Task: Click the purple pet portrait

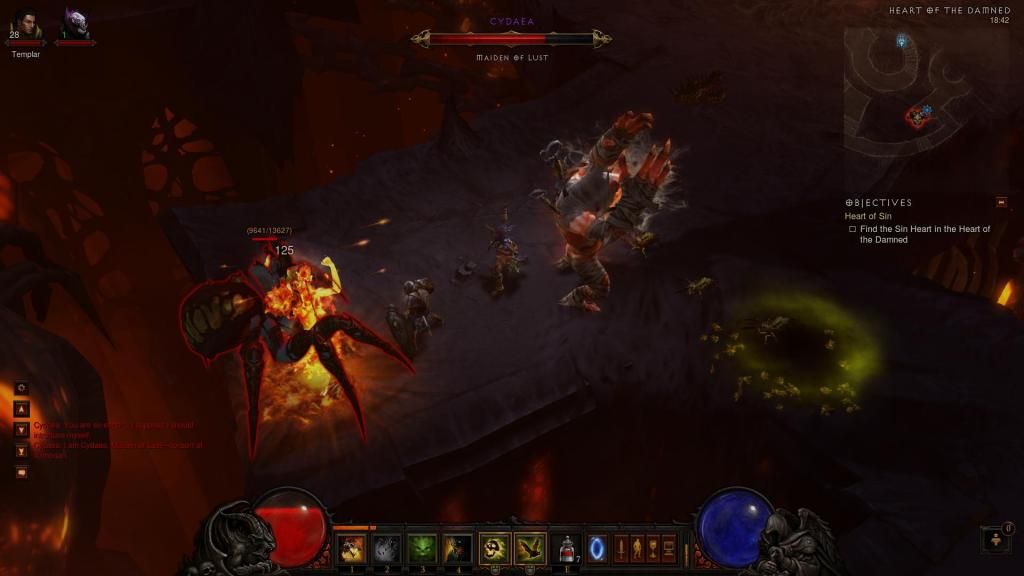Action: pos(75,24)
